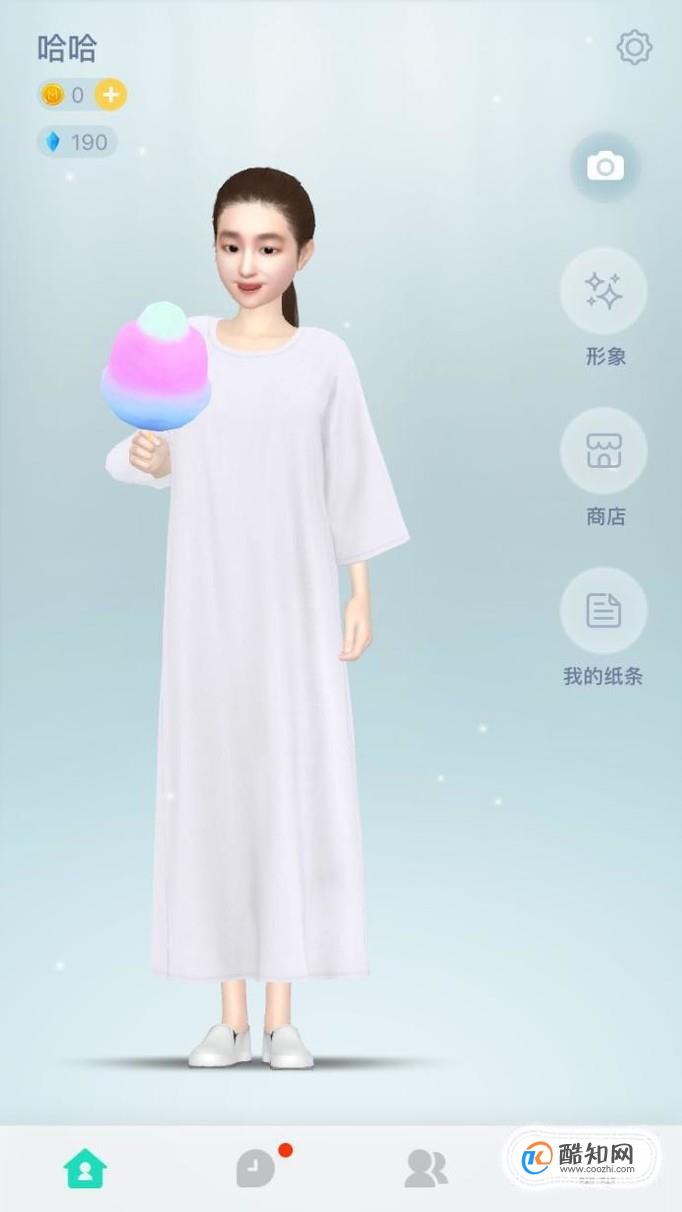Image resolution: width=682 pixels, height=1212 pixels.
Task: Switch to the home tab
Action: [x=85, y=1167]
